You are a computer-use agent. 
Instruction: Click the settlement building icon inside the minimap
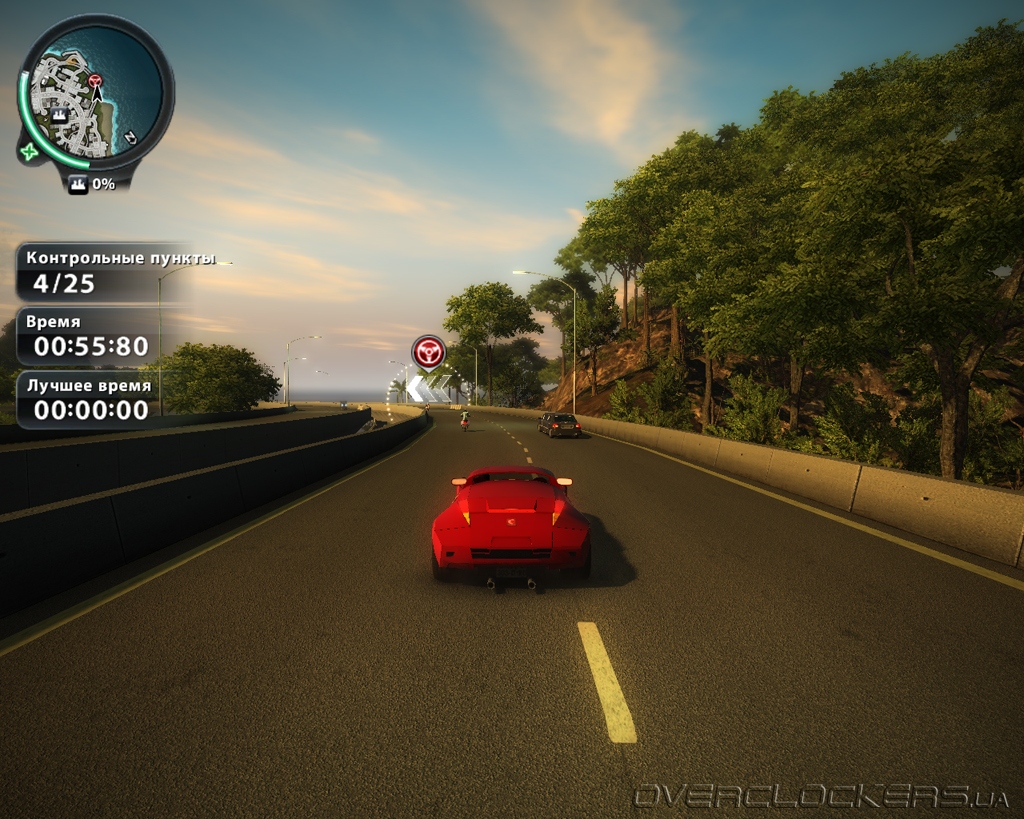[60, 114]
